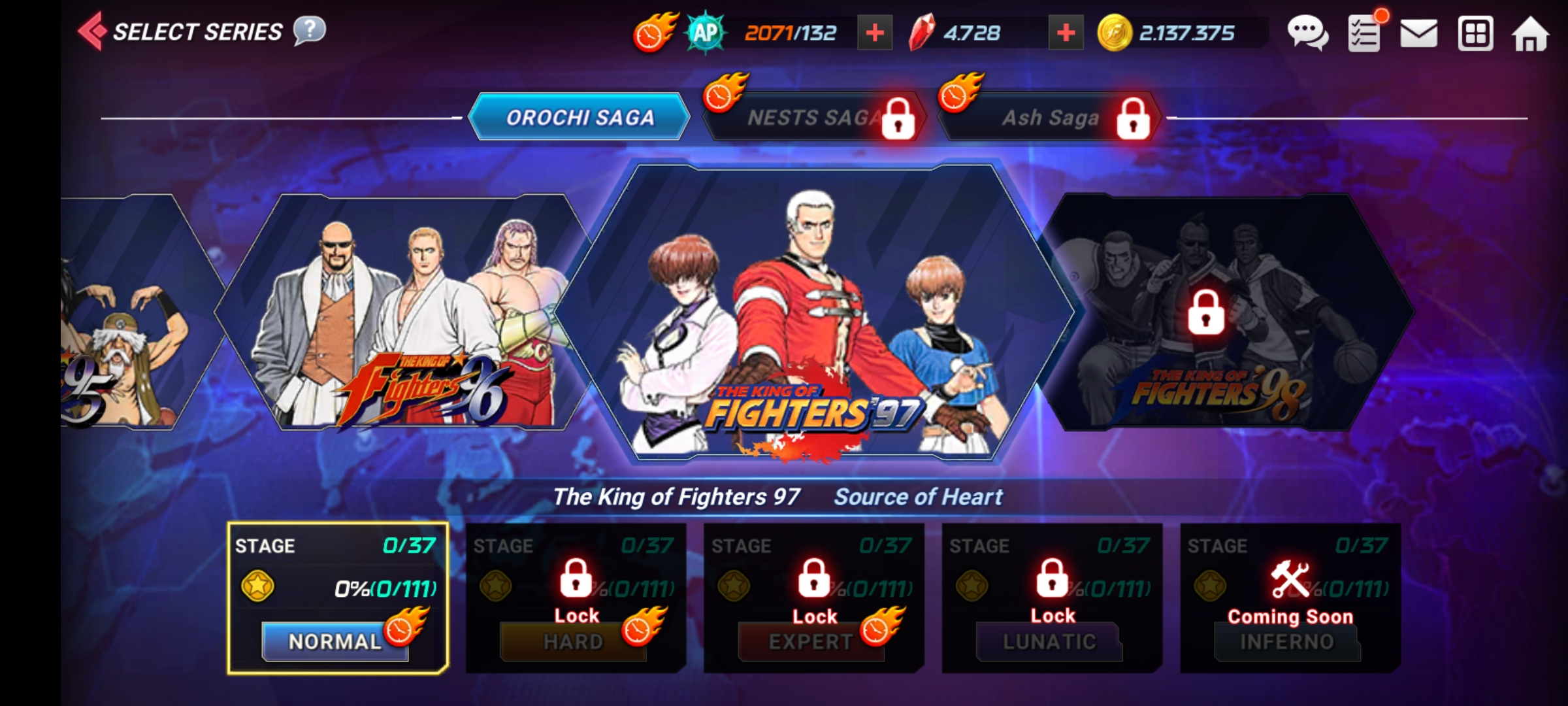
Task: Open the help question mark bubble
Action: 309,31
